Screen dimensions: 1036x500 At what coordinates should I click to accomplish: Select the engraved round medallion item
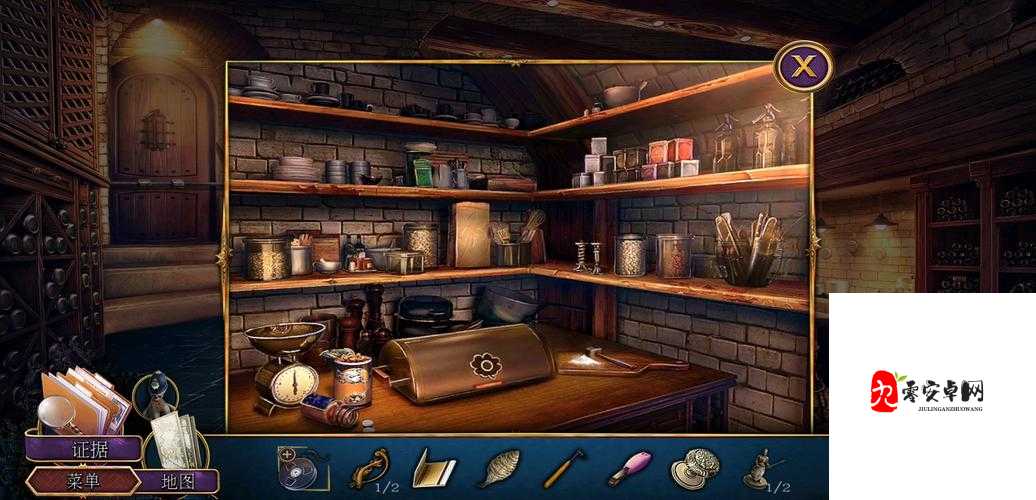pyautogui.click(x=693, y=468)
